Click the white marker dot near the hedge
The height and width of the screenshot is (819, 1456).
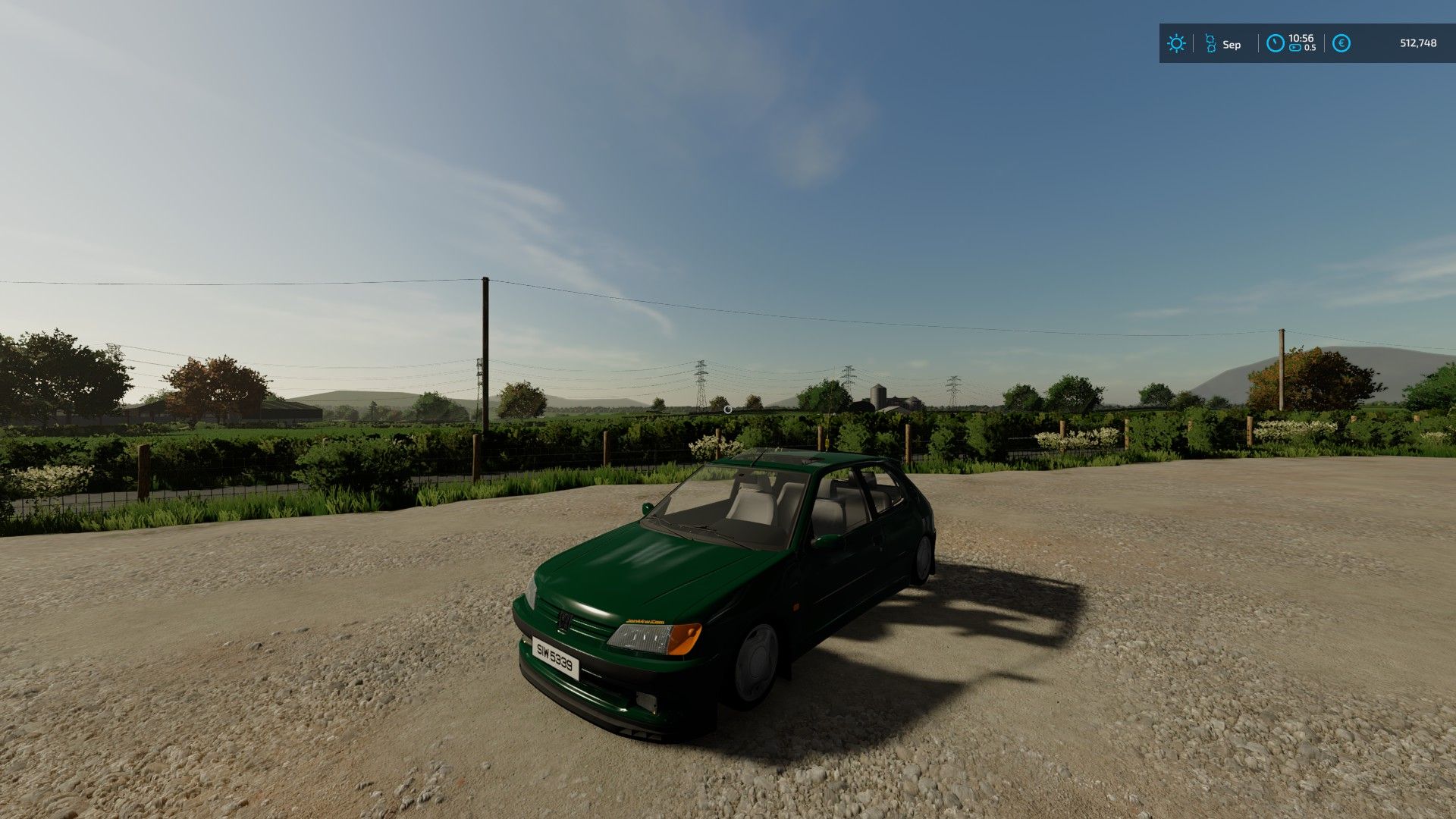730,408
